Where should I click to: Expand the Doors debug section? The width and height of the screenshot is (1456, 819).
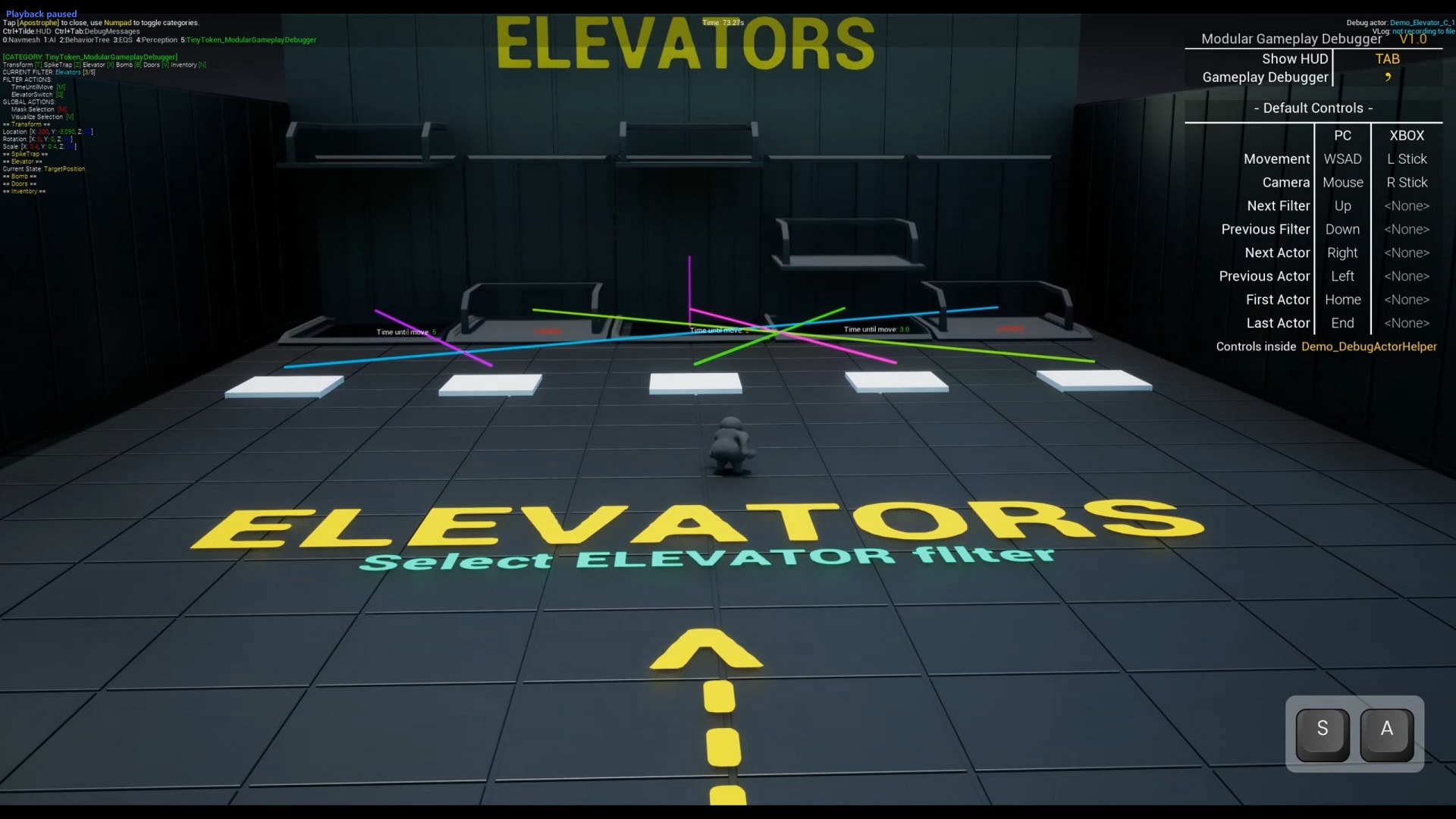[20, 184]
